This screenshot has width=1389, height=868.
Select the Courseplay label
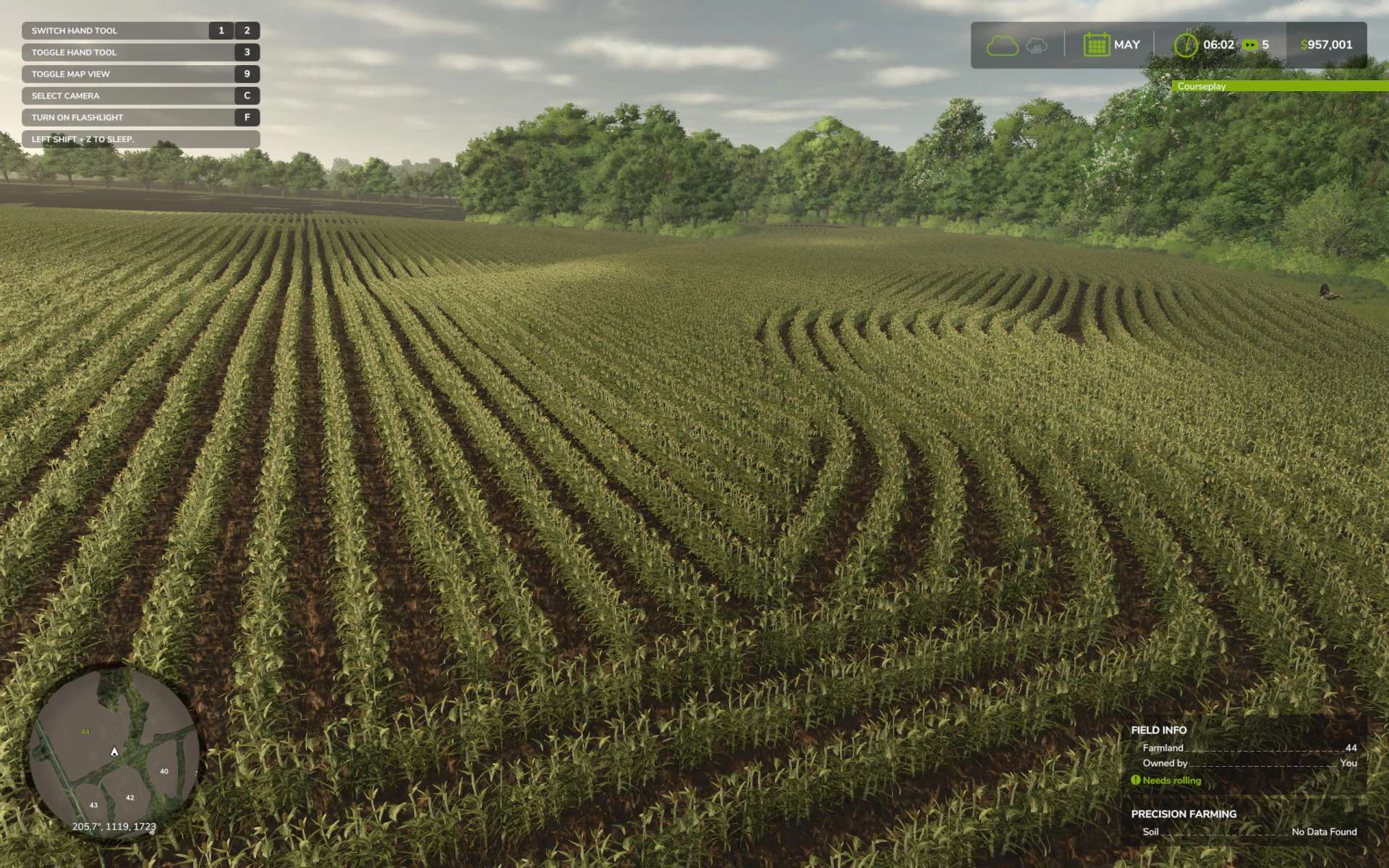1202,86
